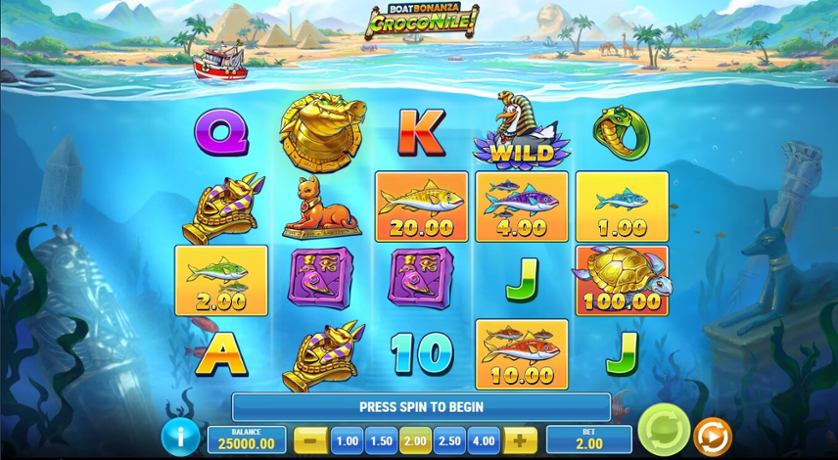Activate the orange autoplay button
The width and height of the screenshot is (838, 460).
click(x=712, y=437)
